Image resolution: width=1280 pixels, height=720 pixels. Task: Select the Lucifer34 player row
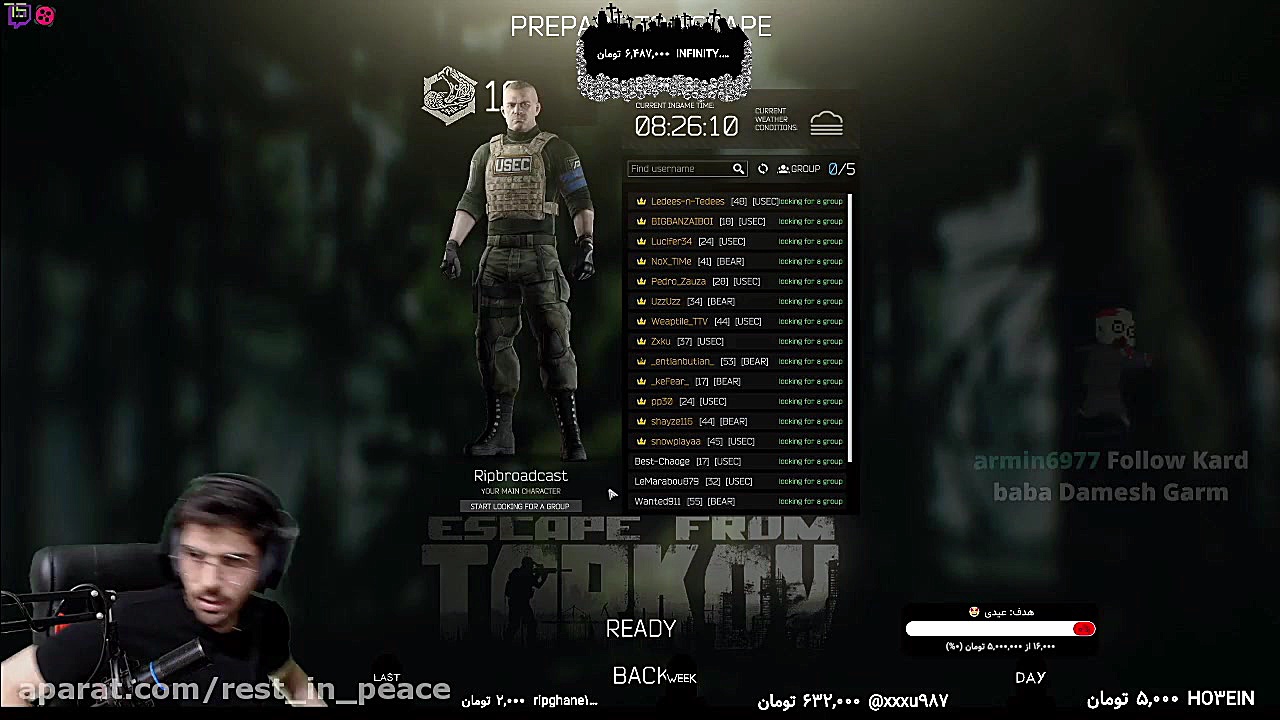click(x=671, y=241)
